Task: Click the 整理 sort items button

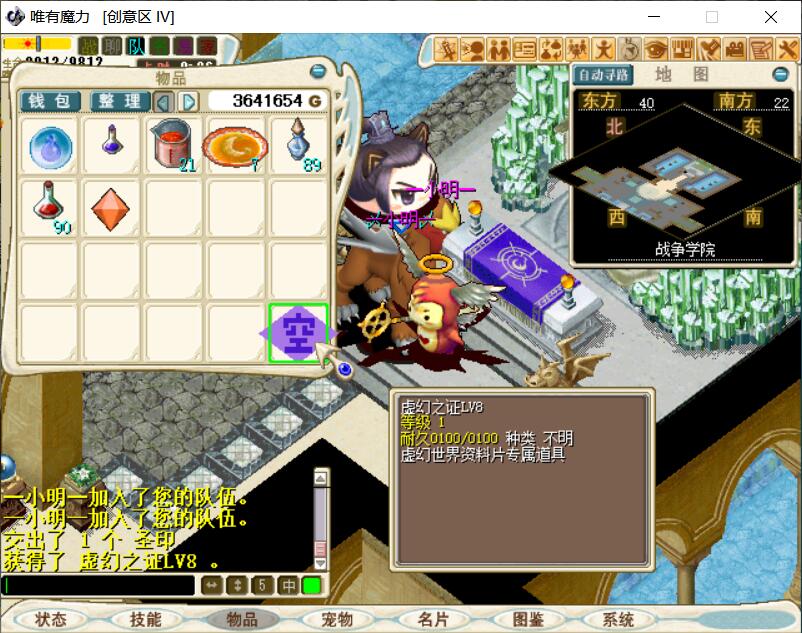Action: coord(119,101)
